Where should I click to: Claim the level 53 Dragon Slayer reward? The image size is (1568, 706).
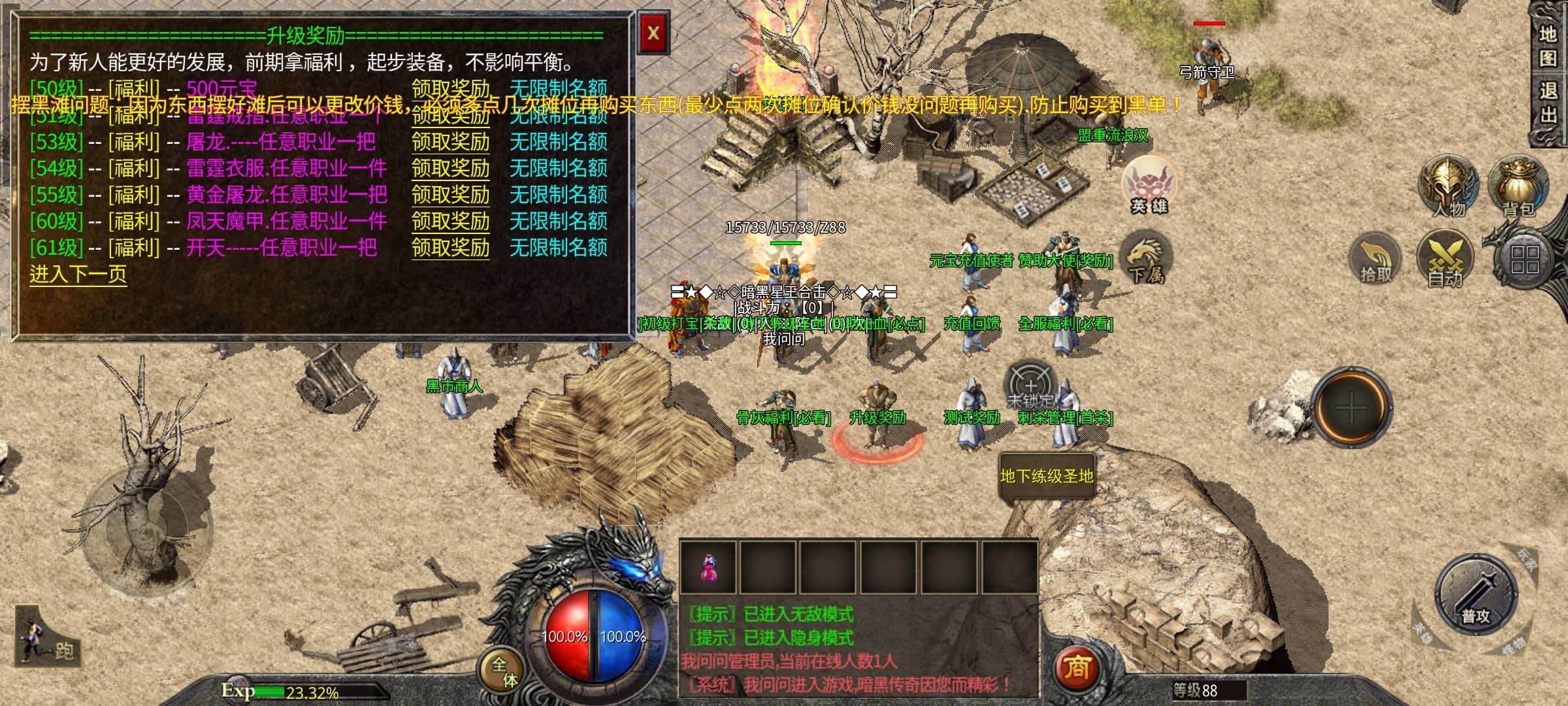450,142
